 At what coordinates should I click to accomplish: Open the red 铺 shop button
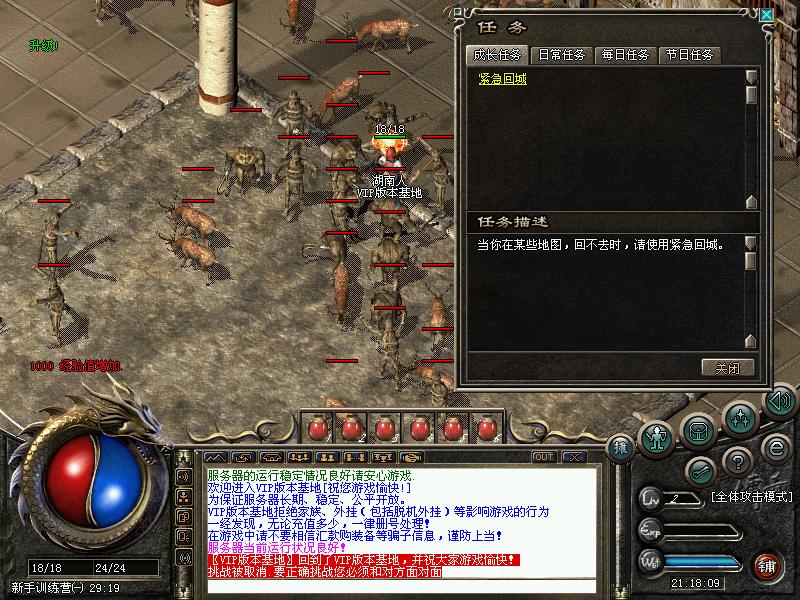pyautogui.click(x=768, y=565)
